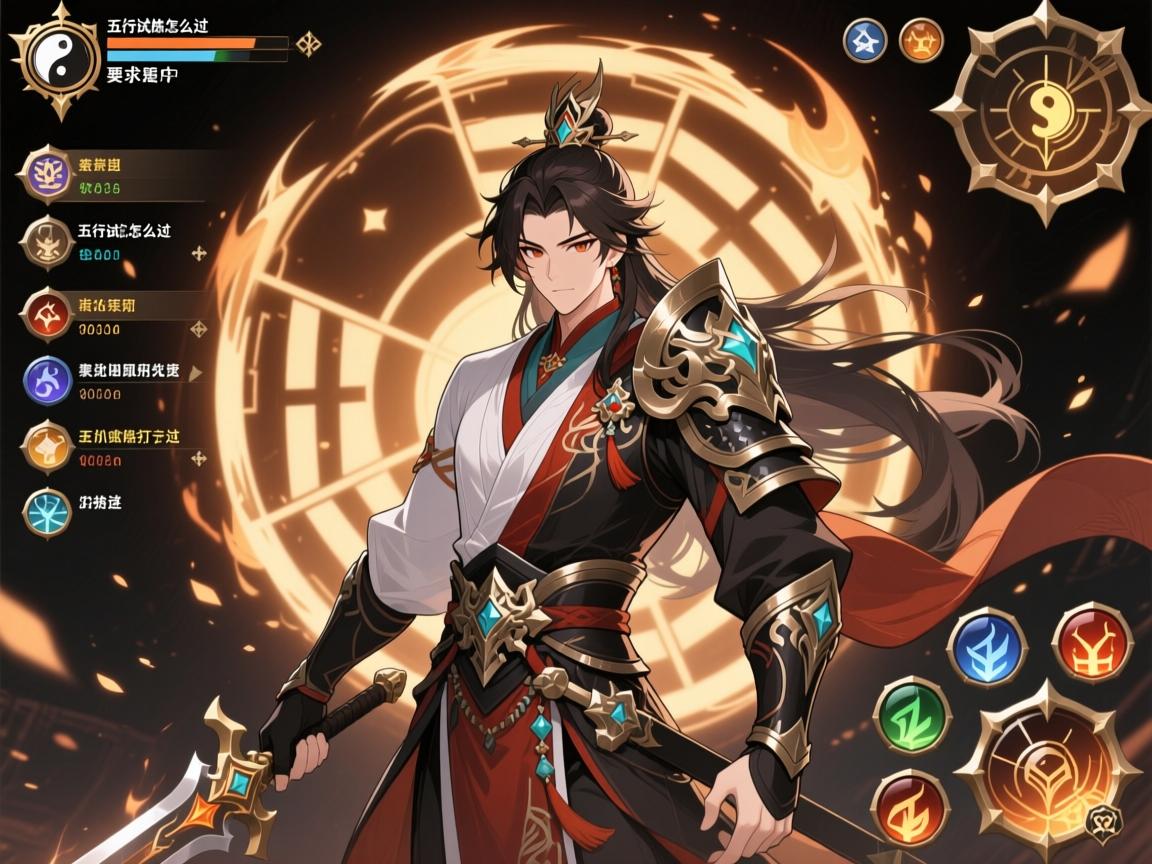Activate the red horned-rune skill
The height and width of the screenshot is (864, 1152).
coord(1092,640)
